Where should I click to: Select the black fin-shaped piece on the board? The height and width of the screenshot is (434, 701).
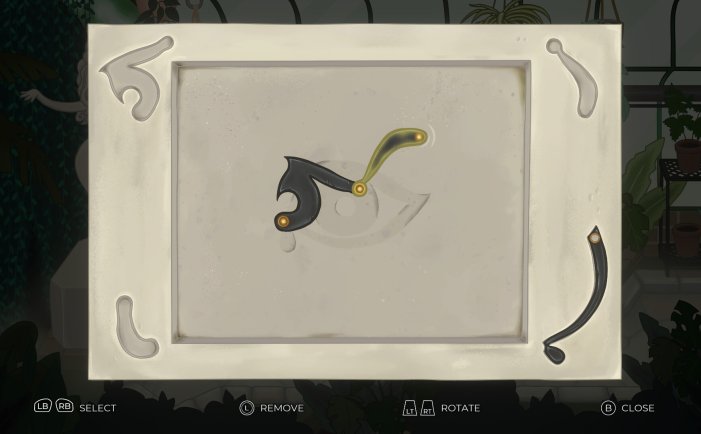coord(305,183)
